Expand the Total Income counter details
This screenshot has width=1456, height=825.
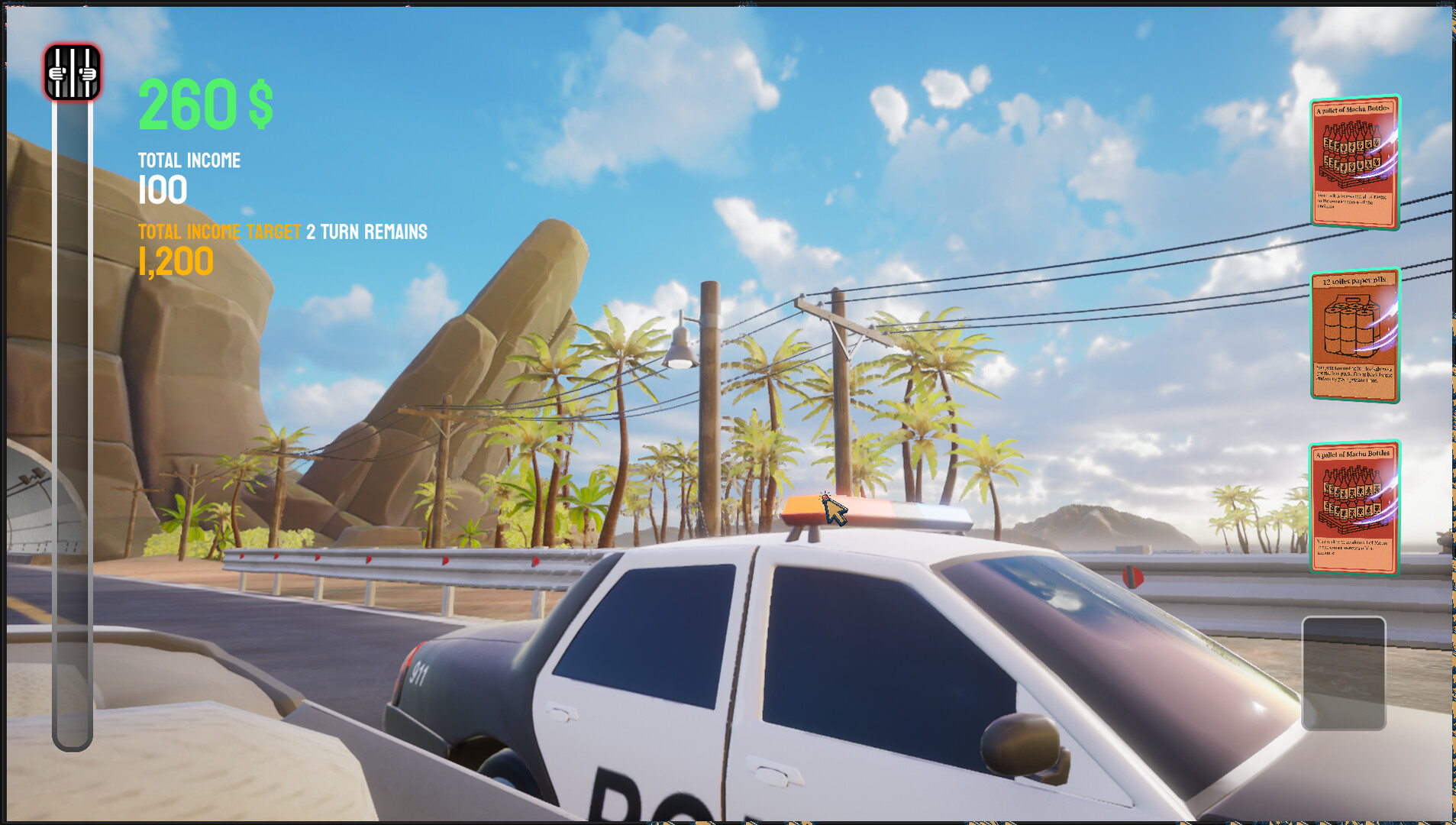(x=163, y=189)
